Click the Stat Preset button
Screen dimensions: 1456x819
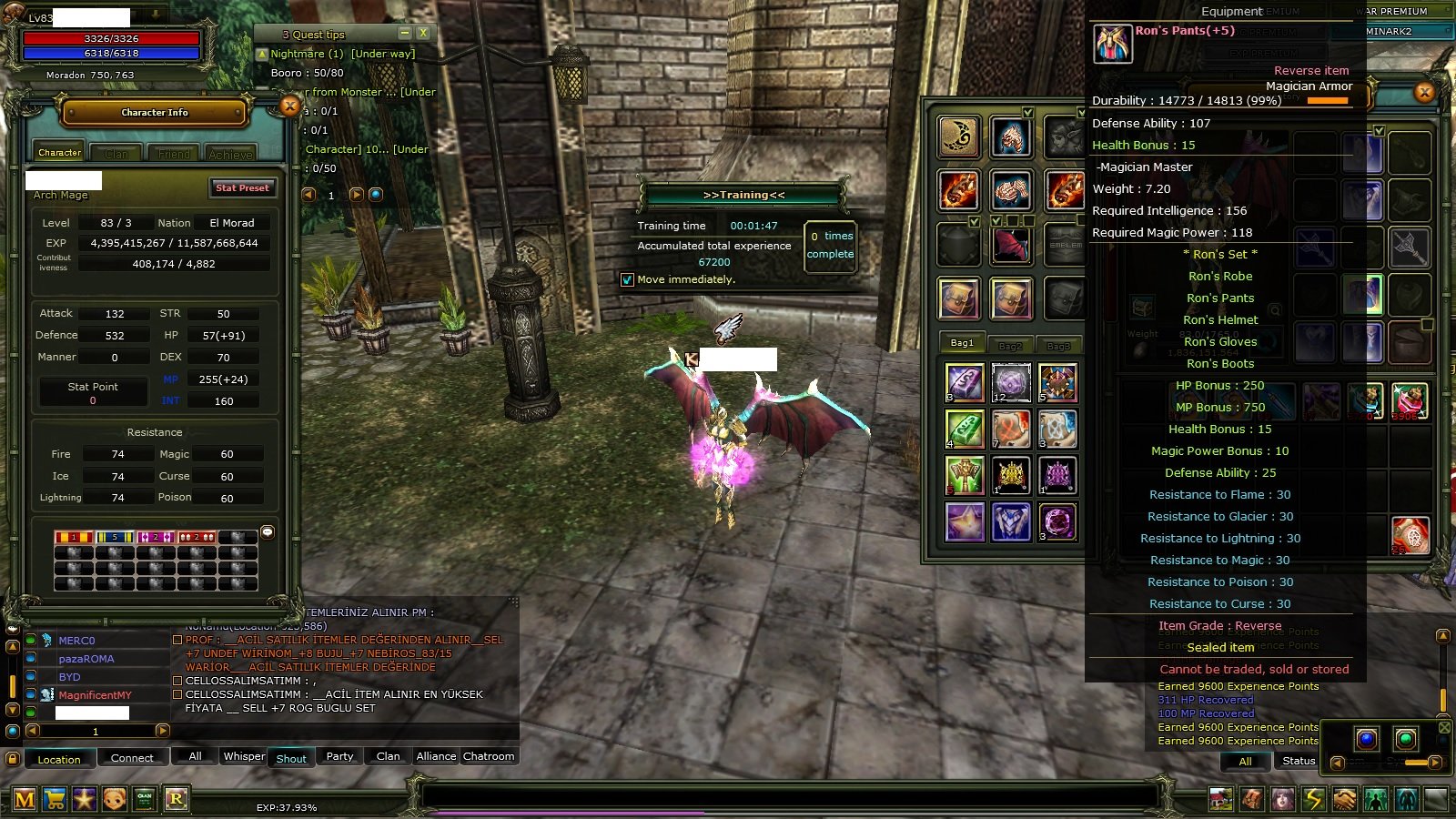click(x=242, y=188)
